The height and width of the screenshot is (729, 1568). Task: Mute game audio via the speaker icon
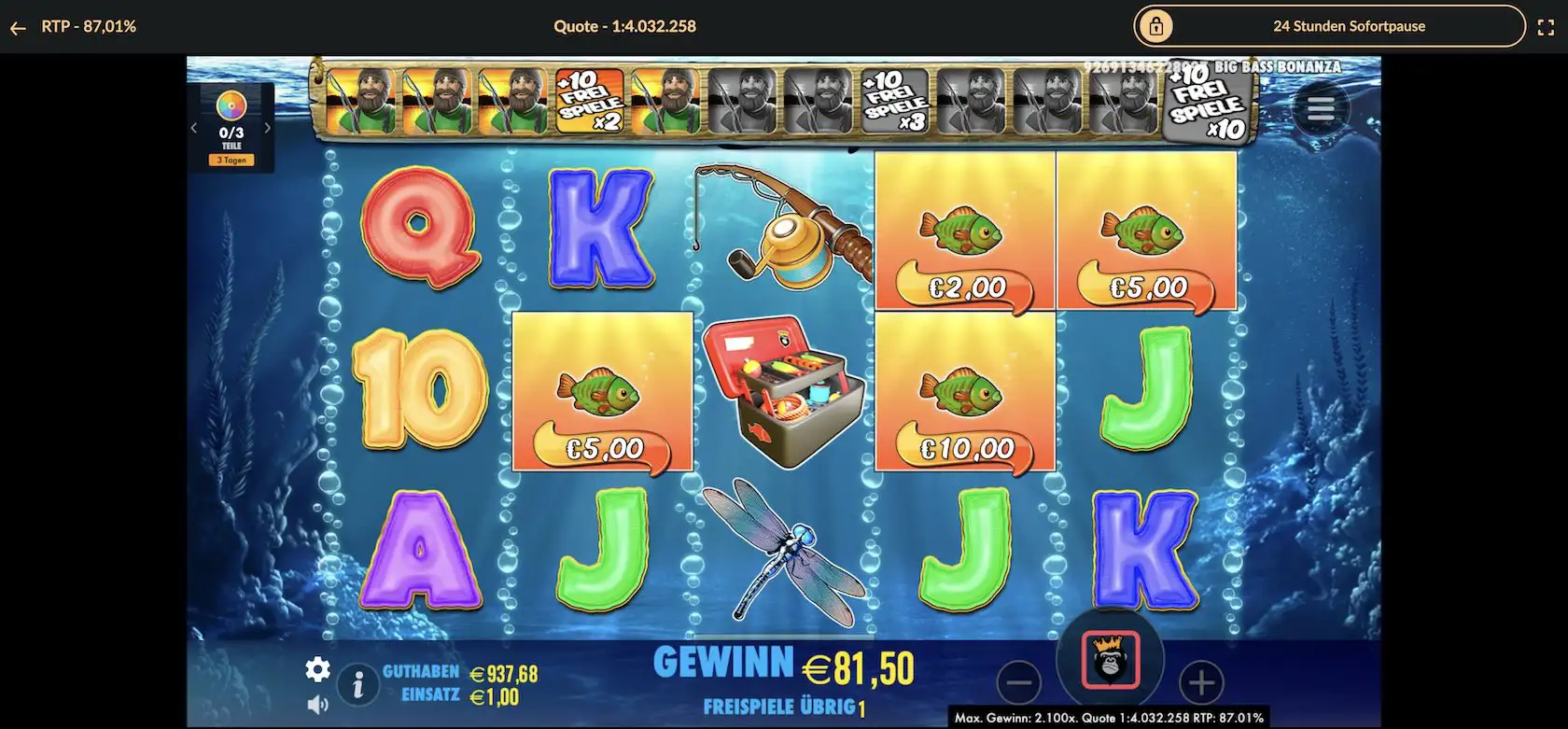[318, 705]
